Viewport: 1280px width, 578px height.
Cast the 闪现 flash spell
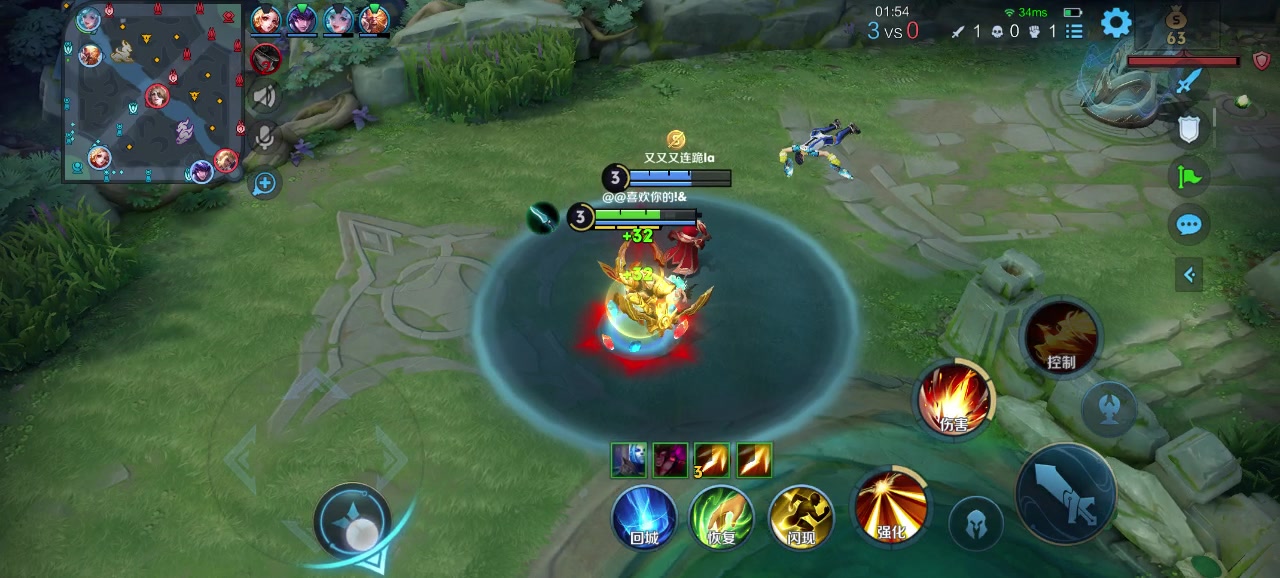point(800,517)
